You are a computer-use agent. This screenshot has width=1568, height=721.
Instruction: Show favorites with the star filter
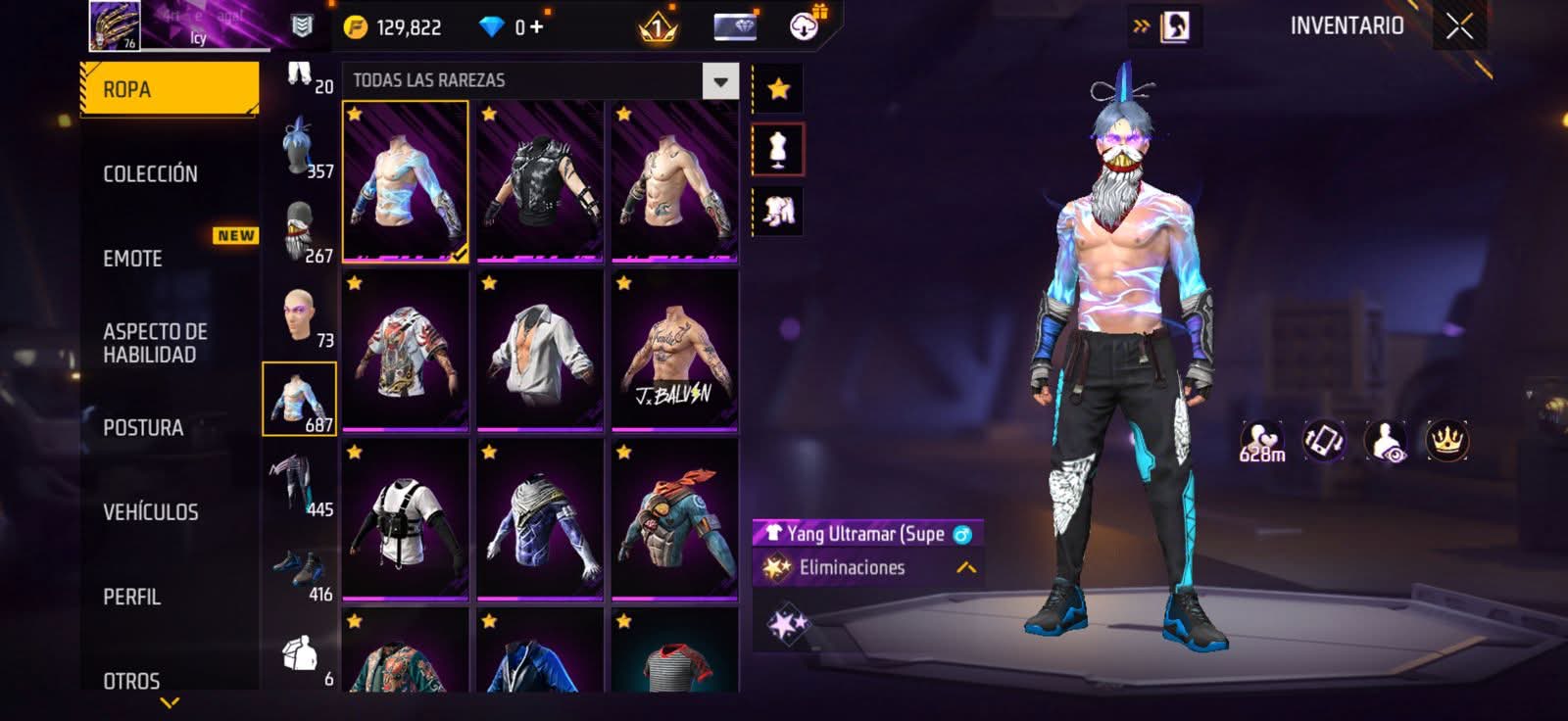coord(778,89)
